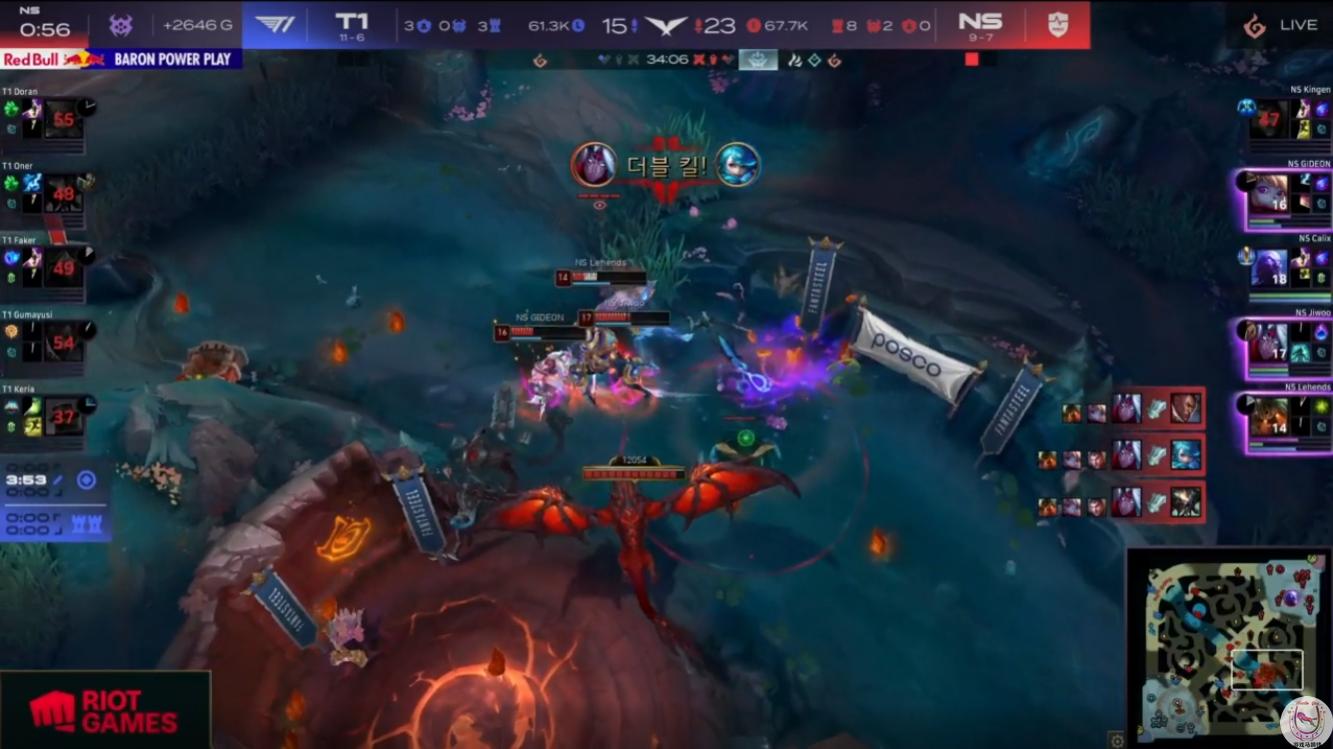Image resolution: width=1333 pixels, height=749 pixels.
Task: Click the LIVE broadcast indicator
Action: pyautogui.click(x=1281, y=26)
